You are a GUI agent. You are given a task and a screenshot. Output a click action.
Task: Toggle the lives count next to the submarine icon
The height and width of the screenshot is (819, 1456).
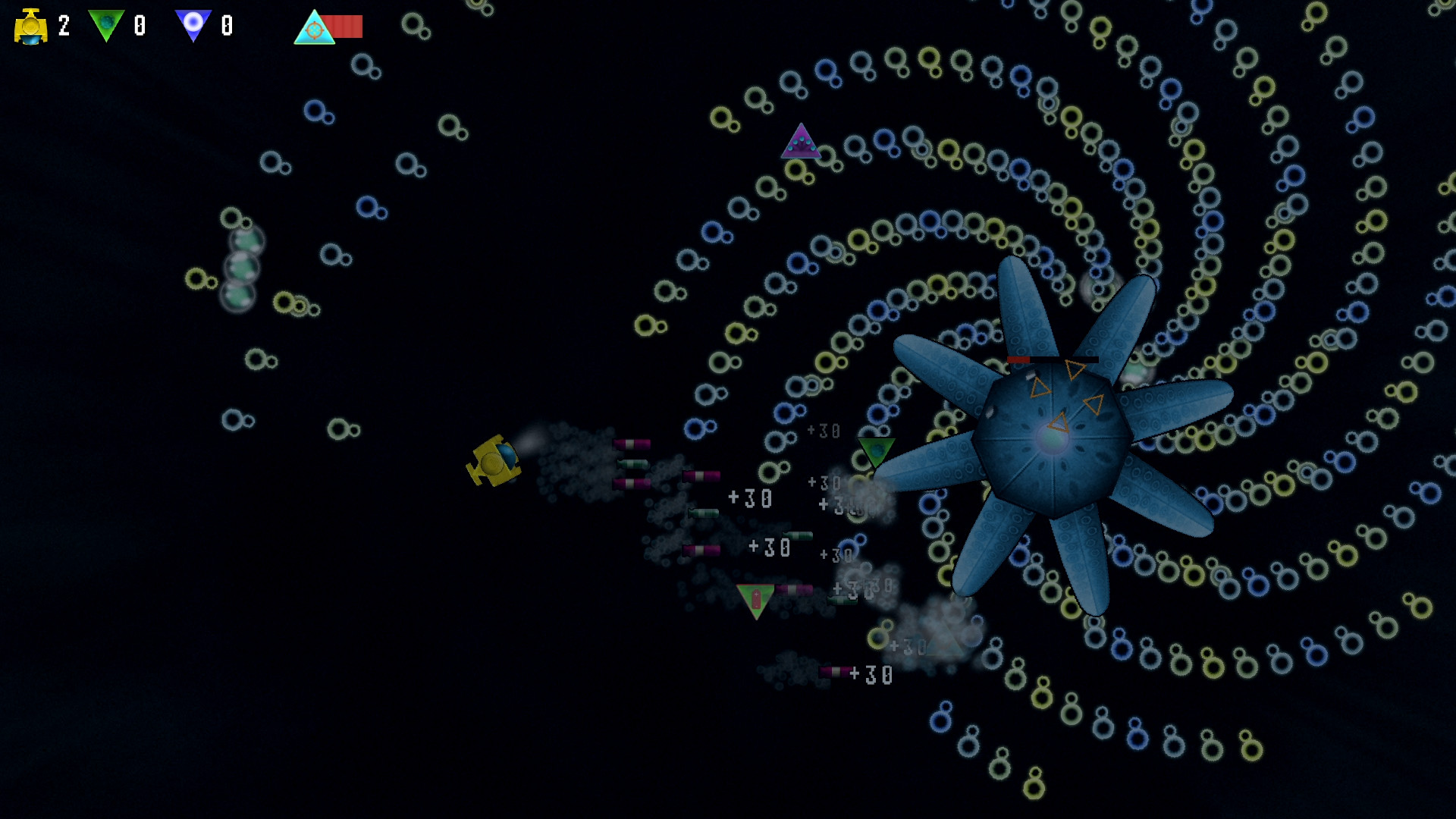coord(63,25)
